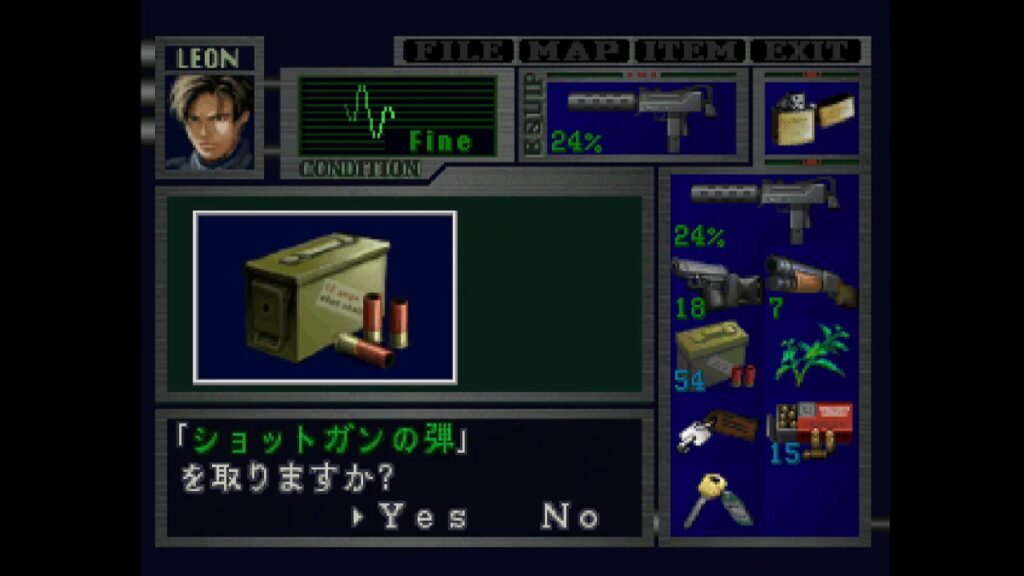Pick the red bullet box showing 15
Image resolution: width=1024 pixels, height=576 pixels.
pos(810,428)
